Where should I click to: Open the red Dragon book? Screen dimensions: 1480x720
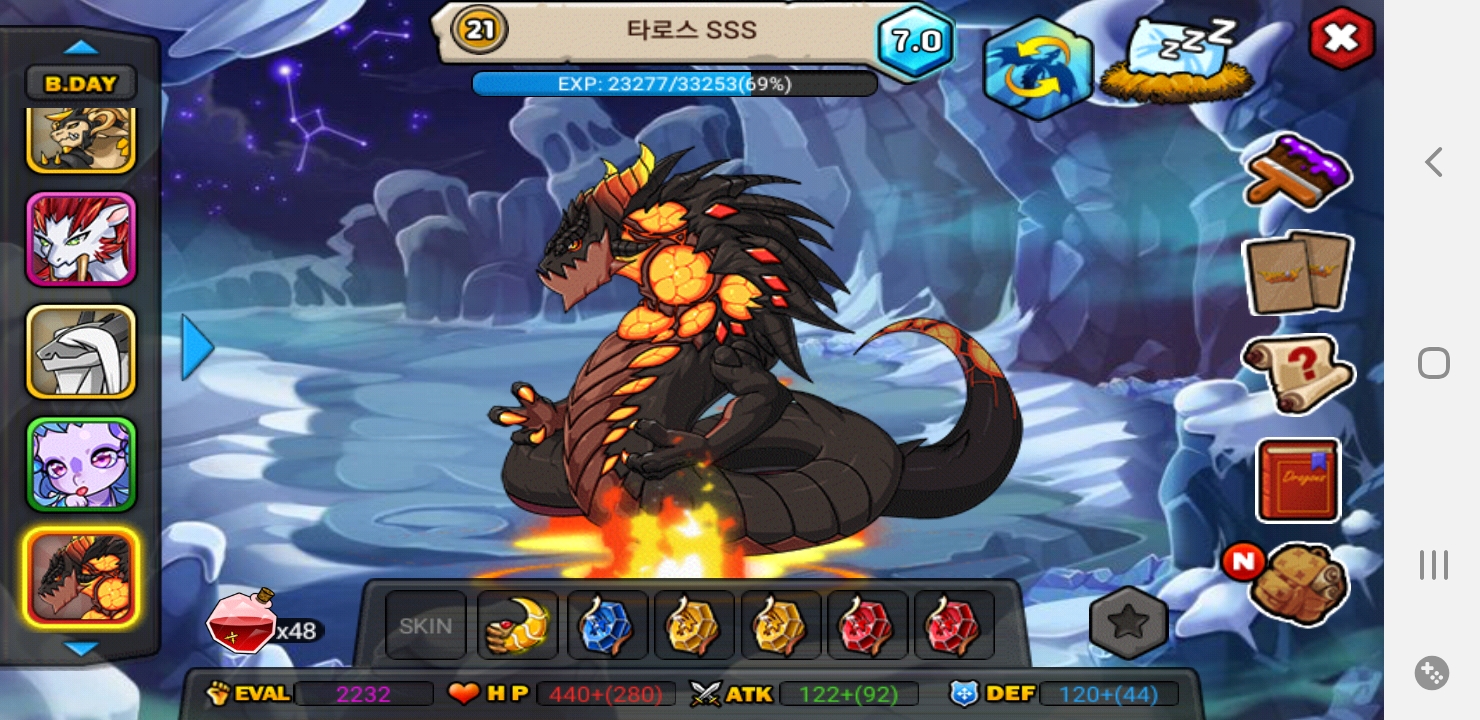(1298, 480)
